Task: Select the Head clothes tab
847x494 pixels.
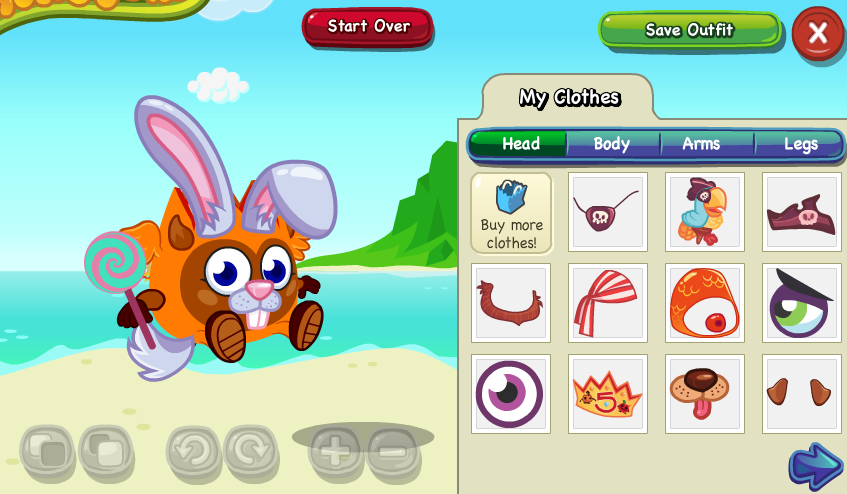Action: pos(521,144)
